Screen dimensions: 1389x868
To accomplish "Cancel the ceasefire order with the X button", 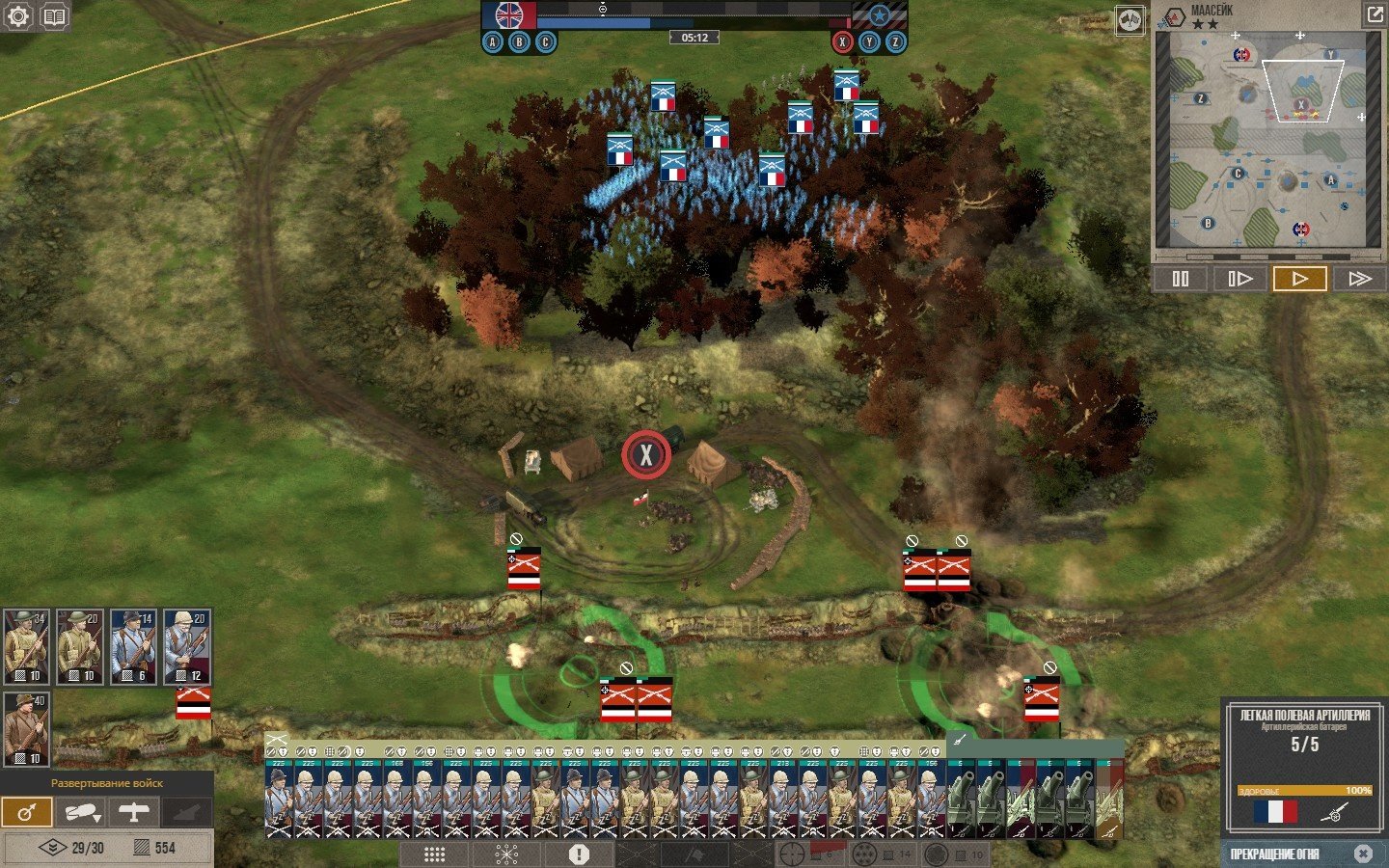I will pos(1362,854).
